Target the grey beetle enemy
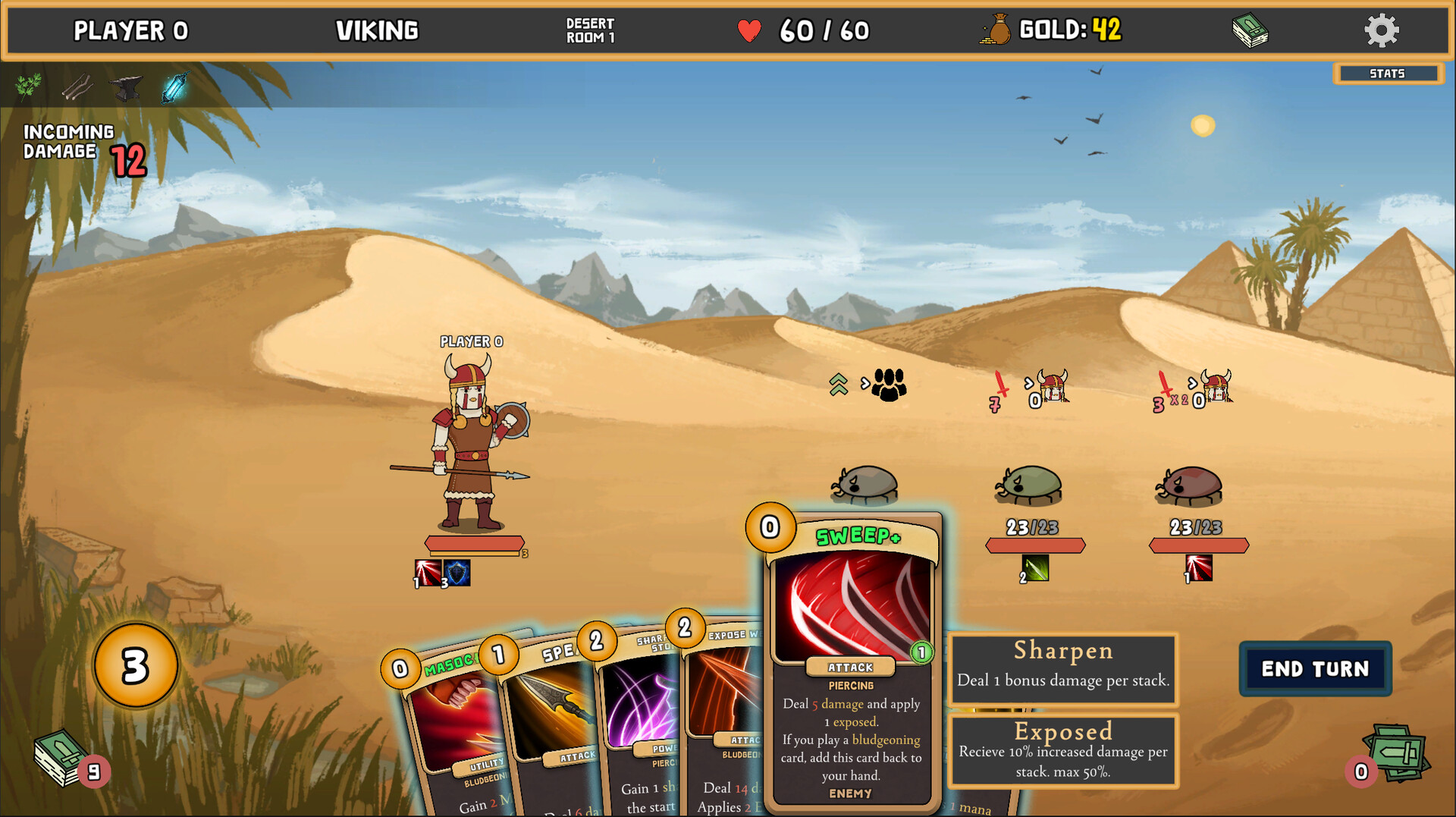1456x817 pixels. click(x=865, y=484)
